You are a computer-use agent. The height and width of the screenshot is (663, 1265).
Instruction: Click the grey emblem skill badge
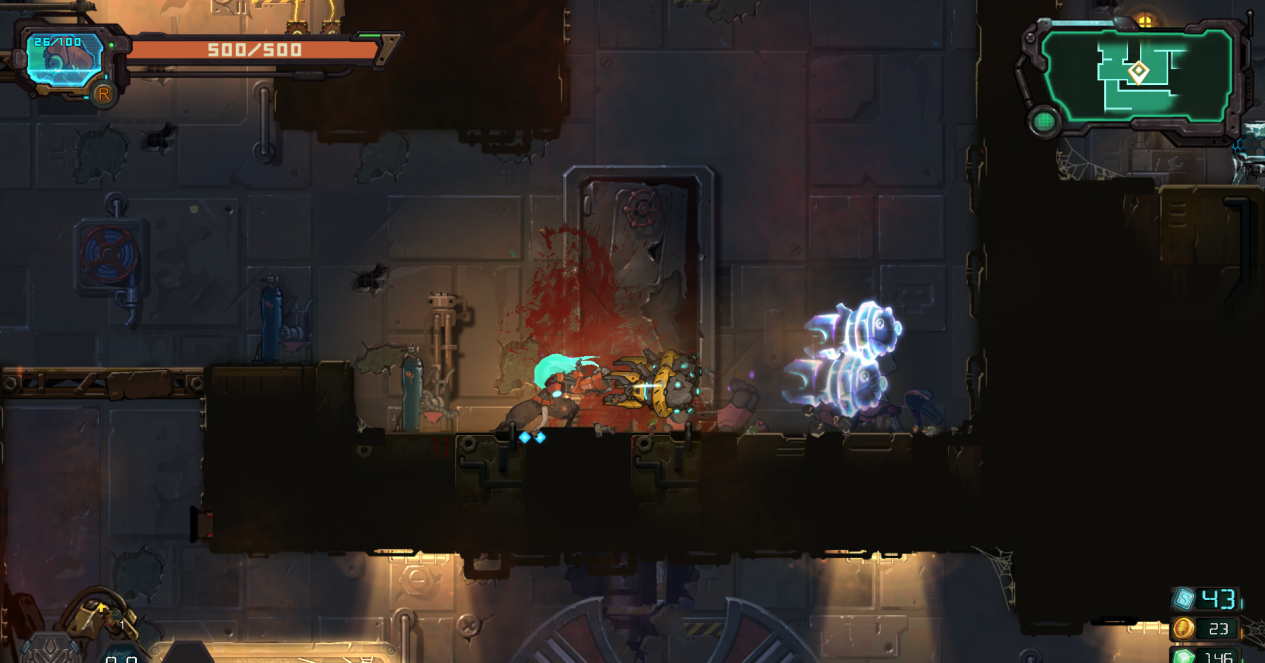52,649
